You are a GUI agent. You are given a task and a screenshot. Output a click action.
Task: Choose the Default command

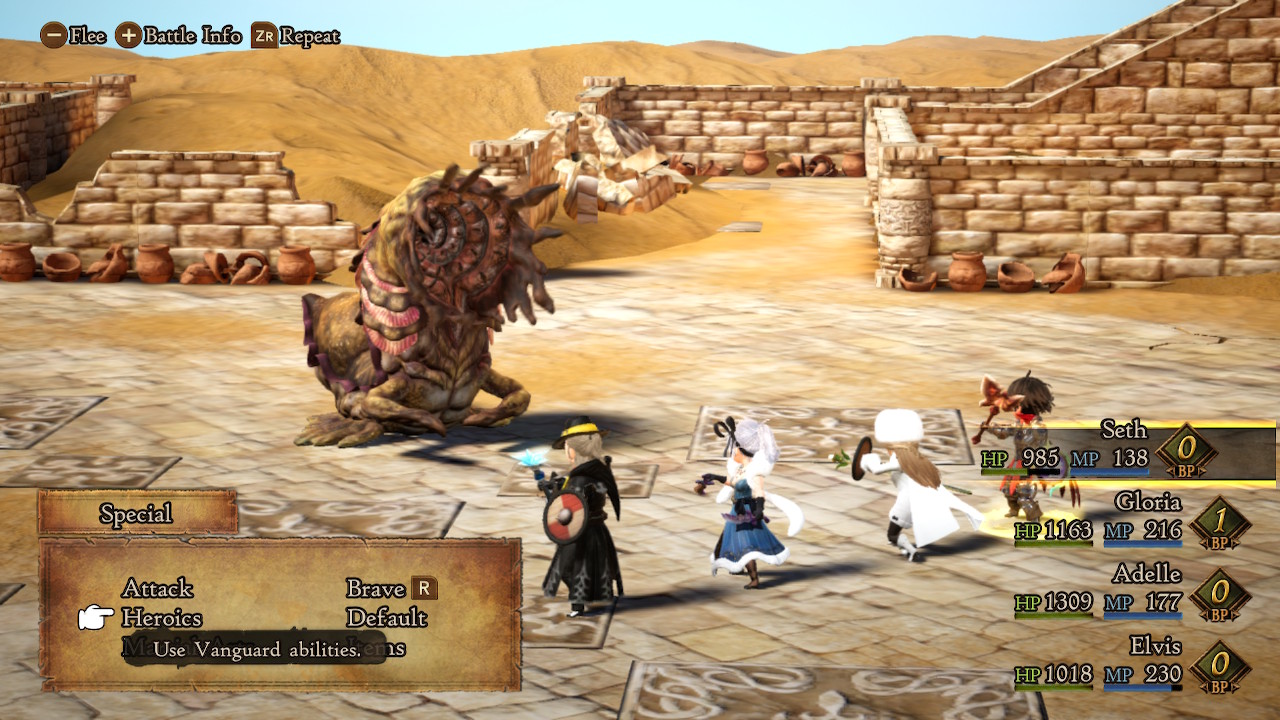click(386, 618)
